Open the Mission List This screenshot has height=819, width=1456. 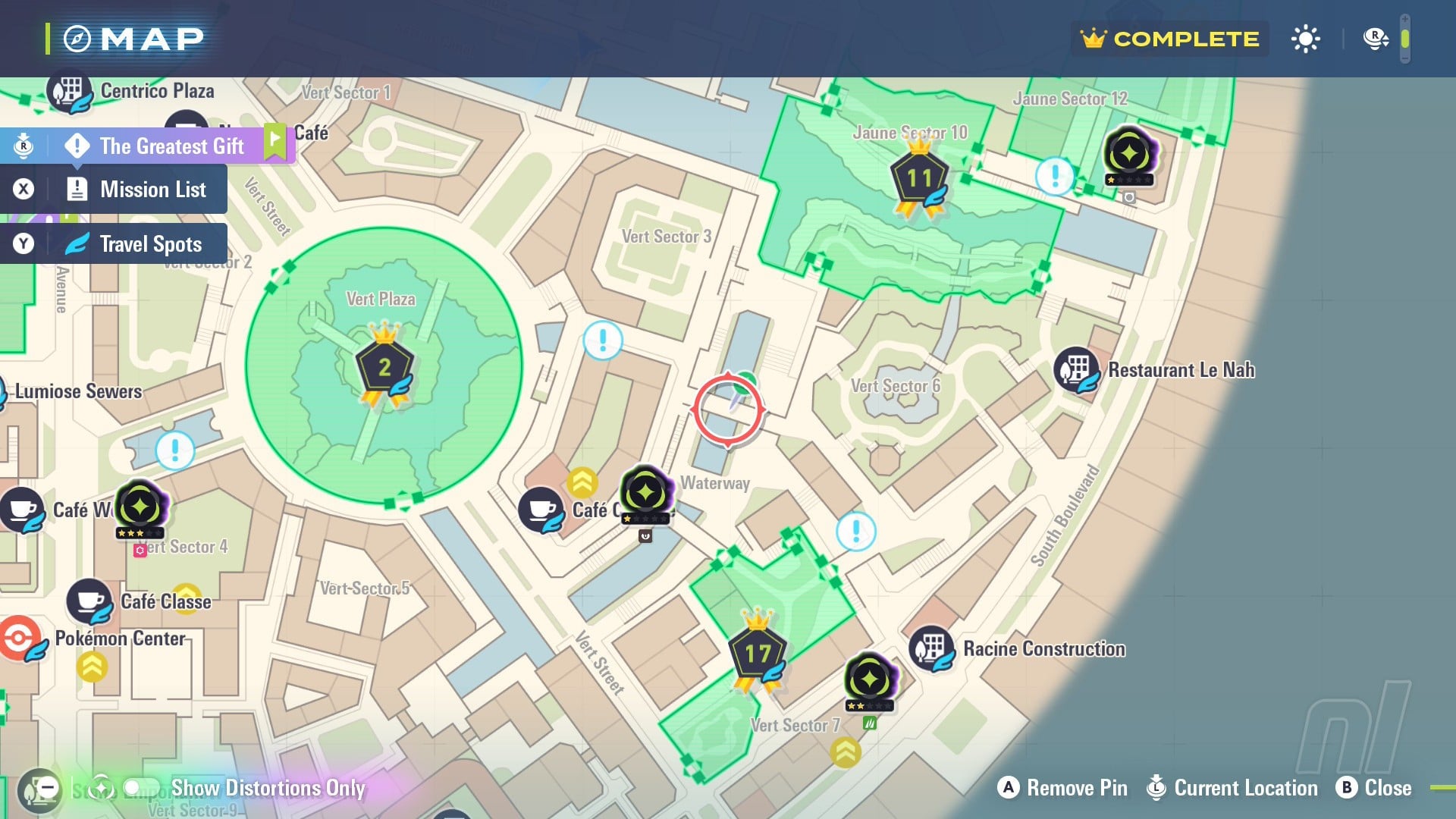(x=152, y=190)
